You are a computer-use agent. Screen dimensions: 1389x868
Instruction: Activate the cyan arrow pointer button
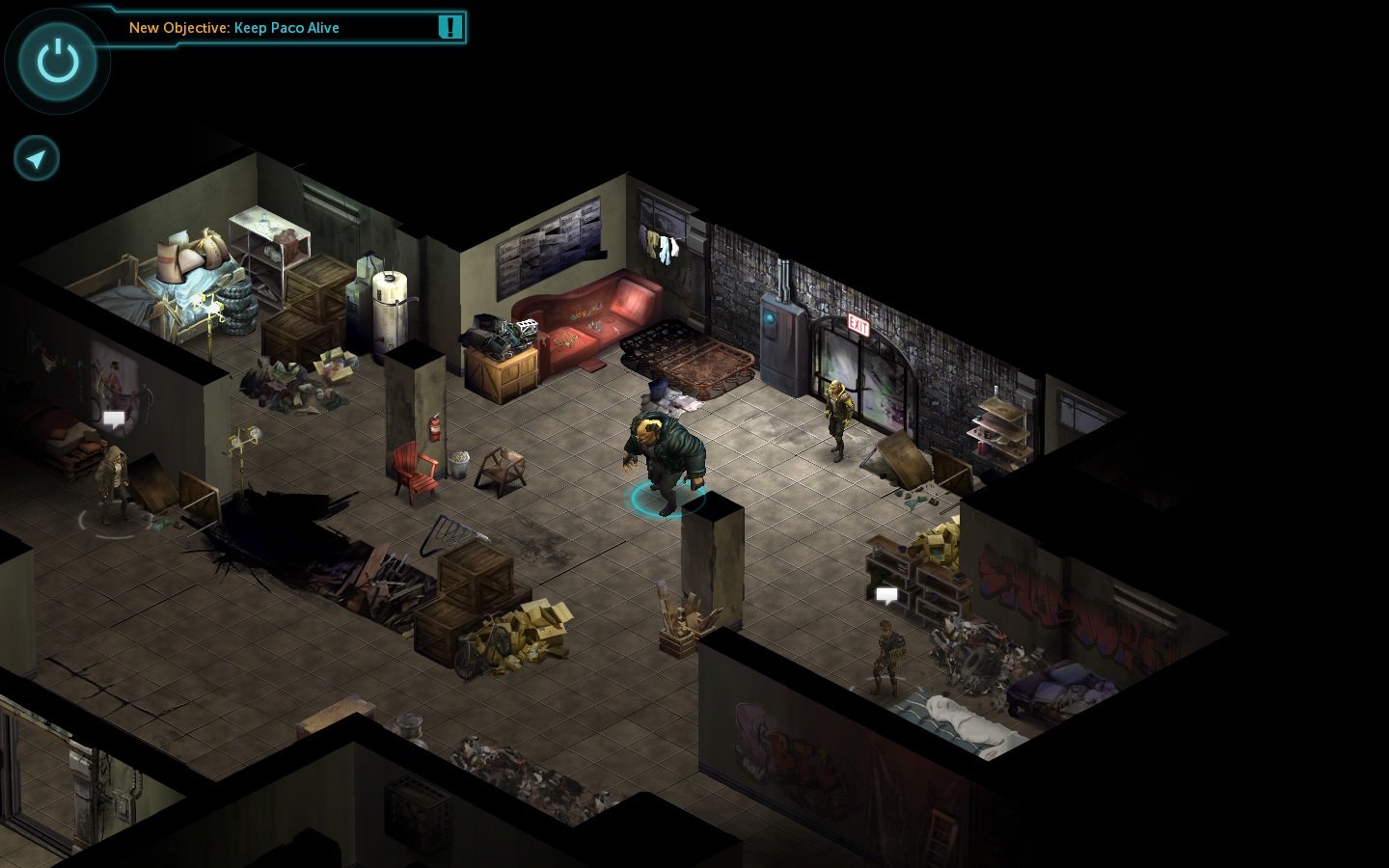(37, 158)
